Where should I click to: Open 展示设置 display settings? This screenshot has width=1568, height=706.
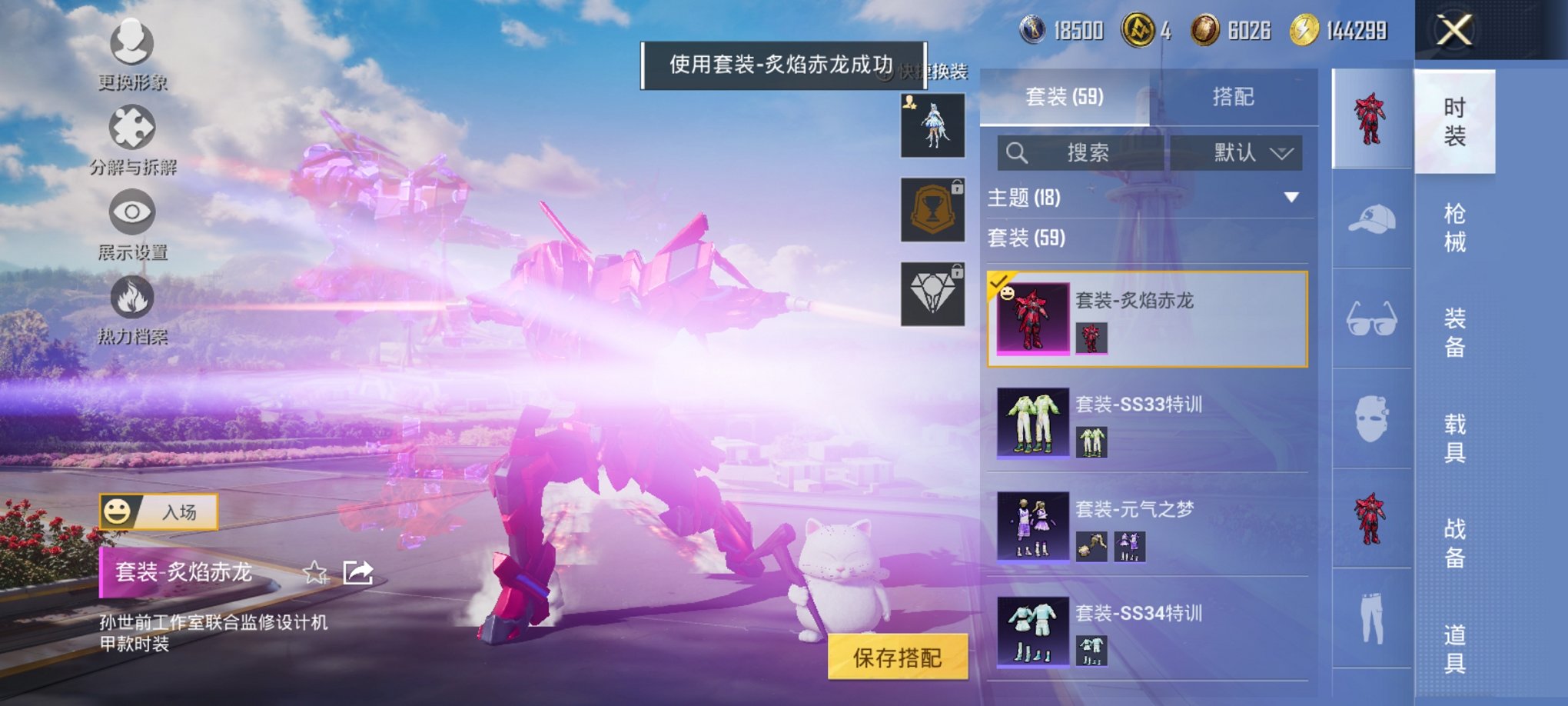pyautogui.click(x=132, y=219)
